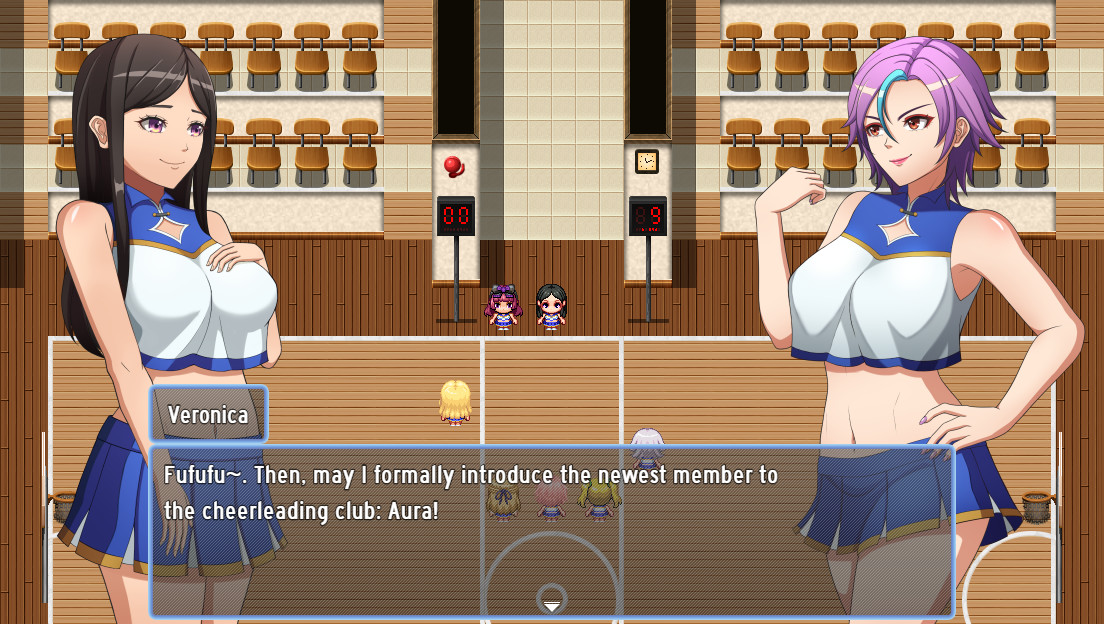This screenshot has height=624, width=1104.
Task: Advance dialogue with the white arrow indicator
Action: (x=551, y=606)
